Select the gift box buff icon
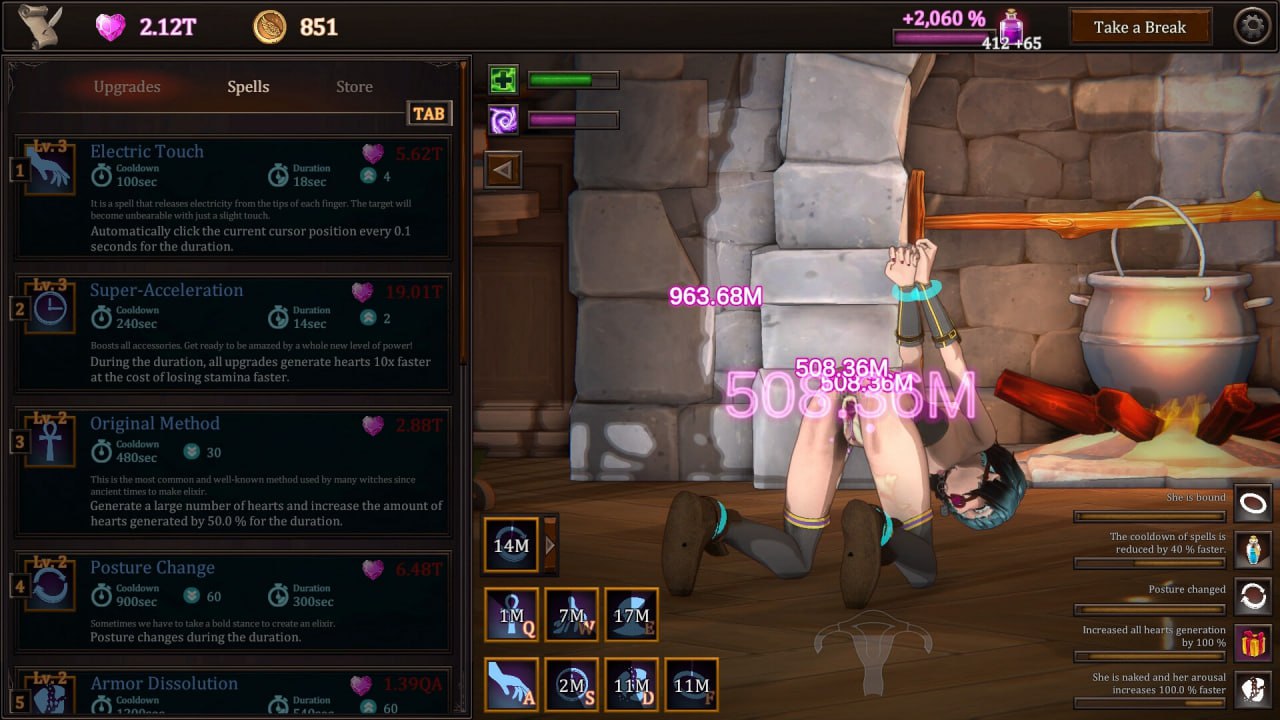 [1252, 642]
